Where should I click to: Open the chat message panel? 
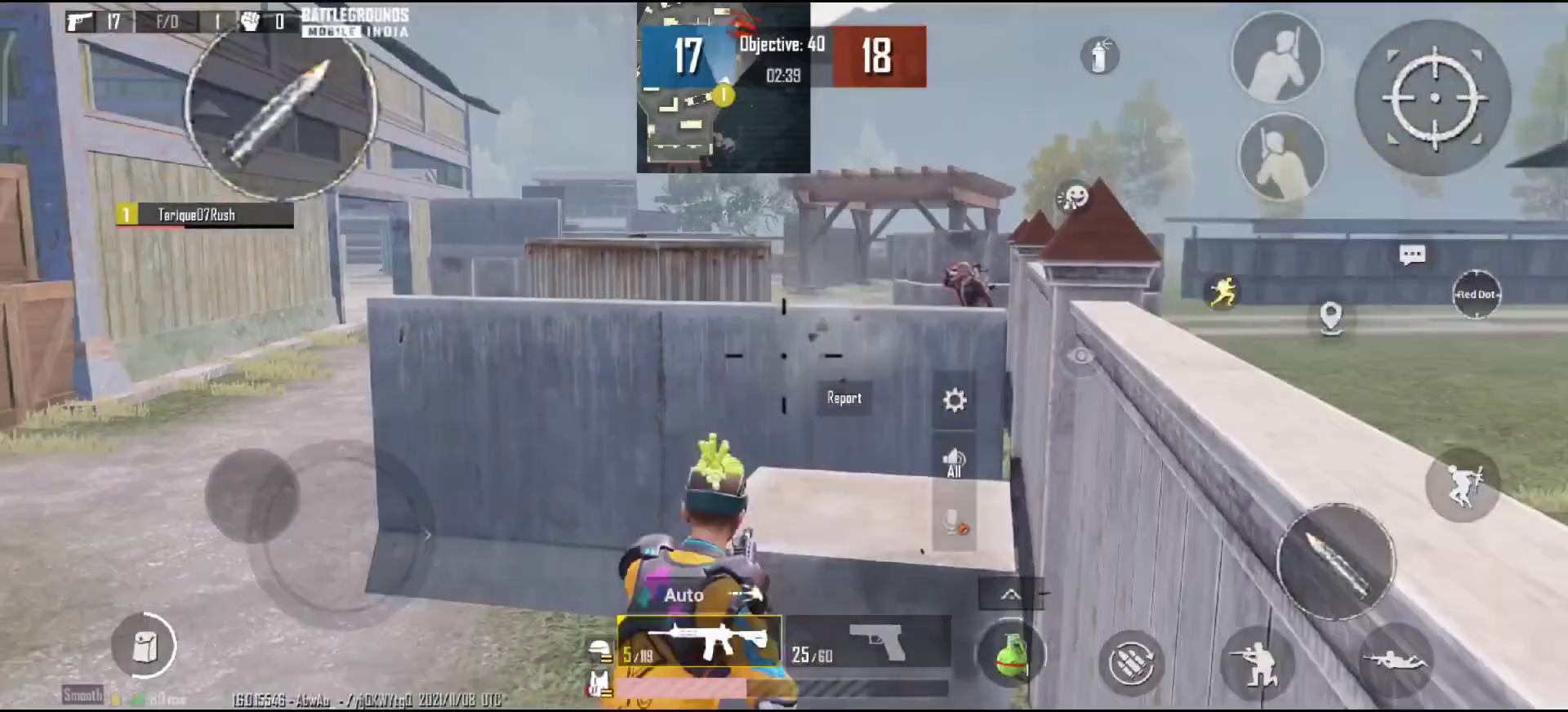pyautogui.click(x=1412, y=255)
